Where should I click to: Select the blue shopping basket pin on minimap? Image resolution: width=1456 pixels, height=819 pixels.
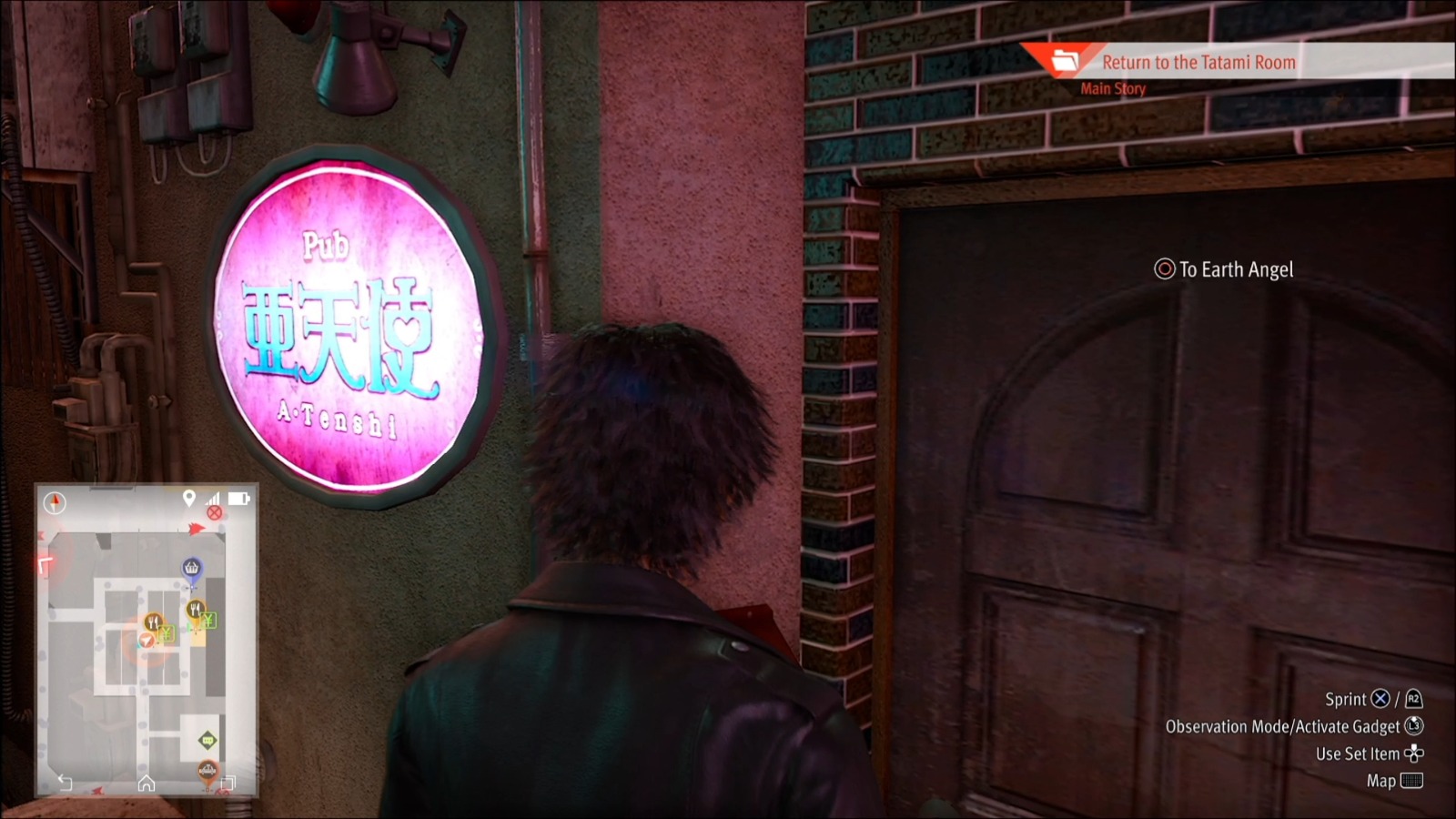pos(192,567)
